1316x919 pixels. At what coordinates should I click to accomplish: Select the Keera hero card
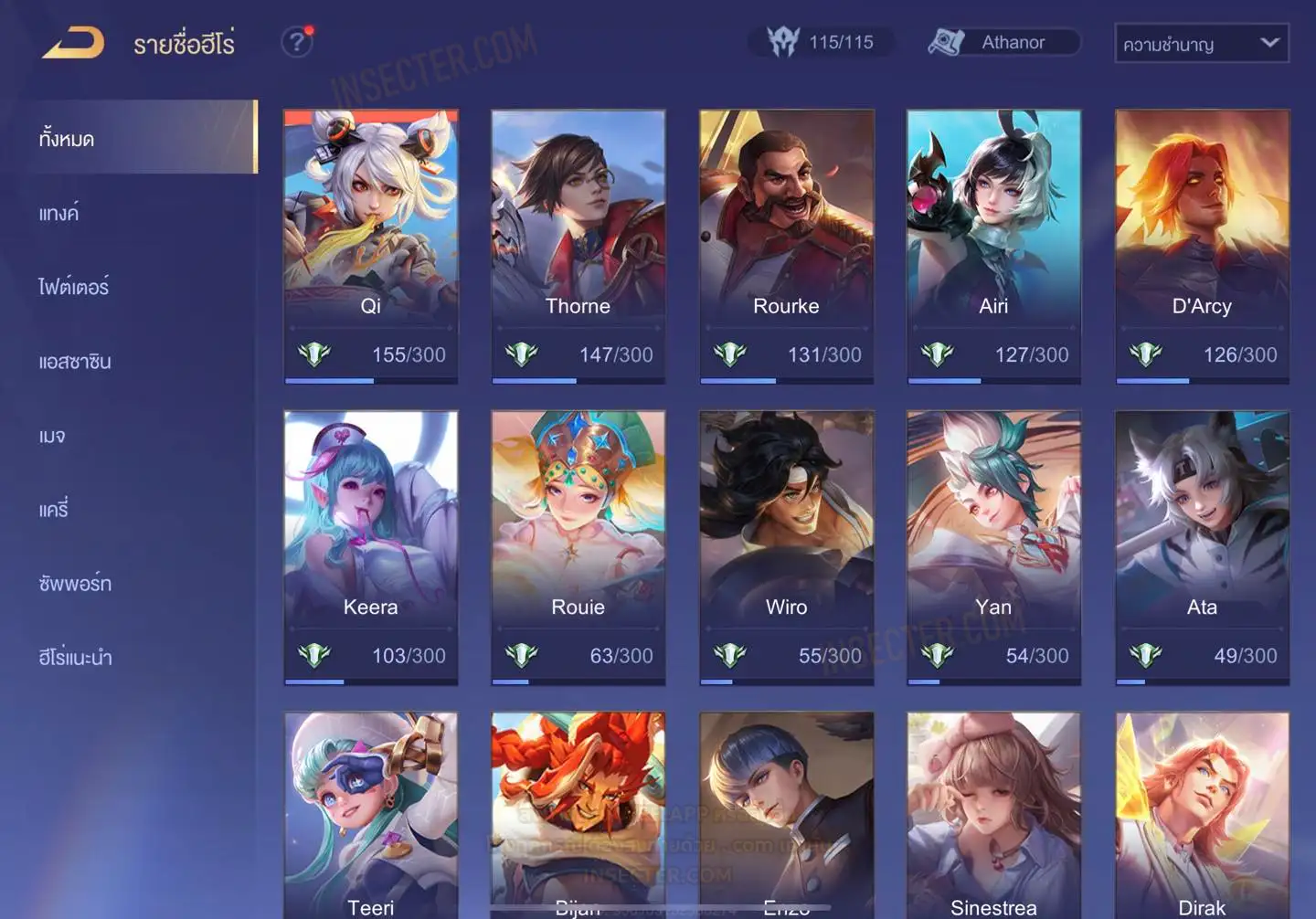[370, 546]
